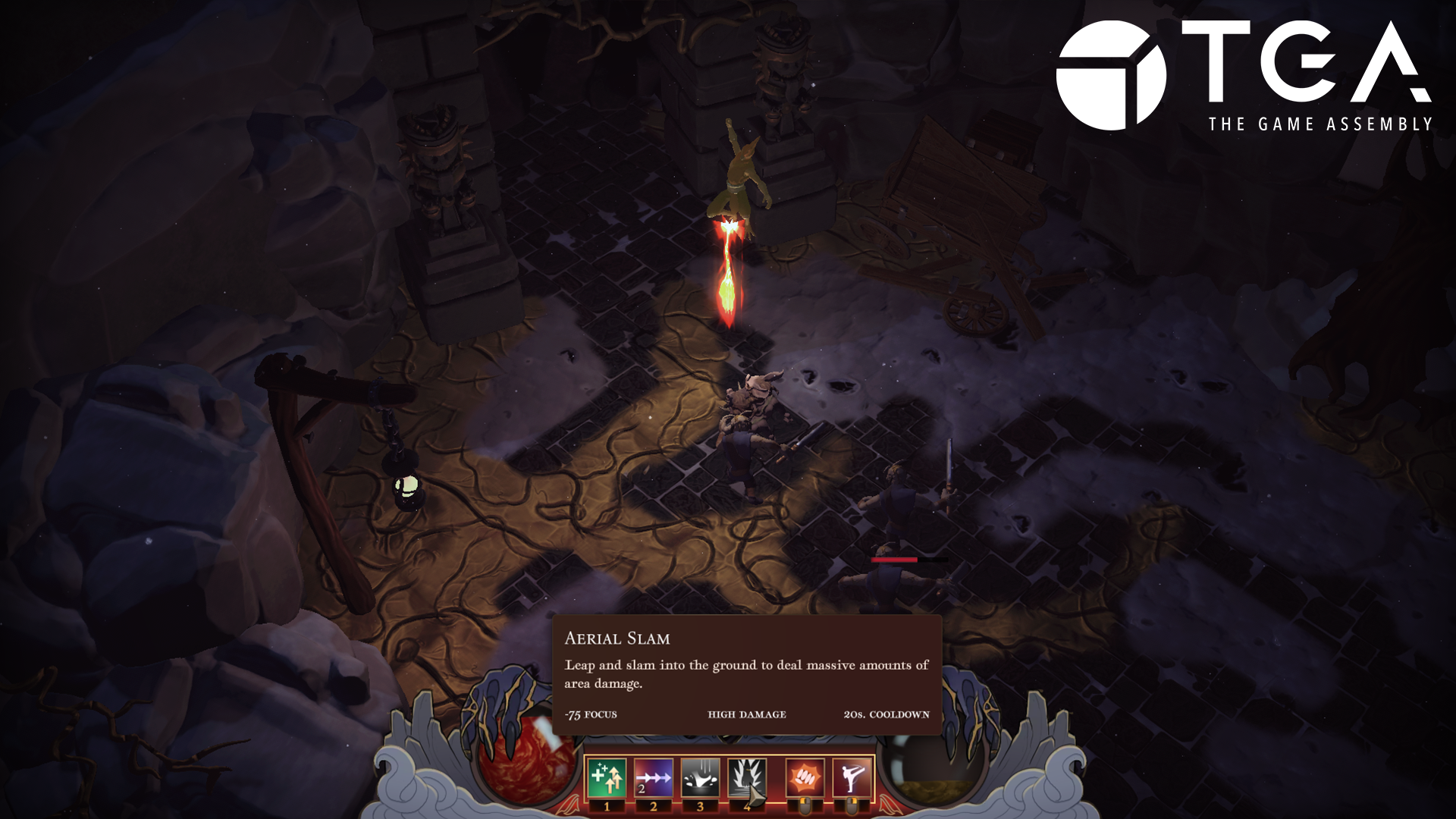Select the orange fist punch attack
Screen dimensions: 1456x819
[805, 778]
